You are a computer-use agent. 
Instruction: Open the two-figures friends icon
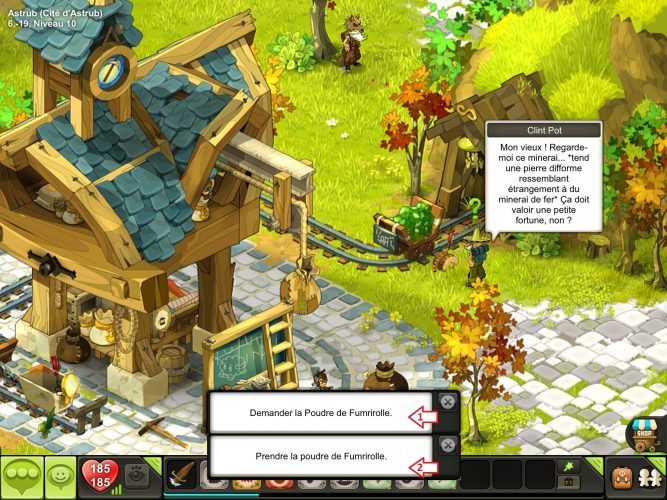coord(653,476)
